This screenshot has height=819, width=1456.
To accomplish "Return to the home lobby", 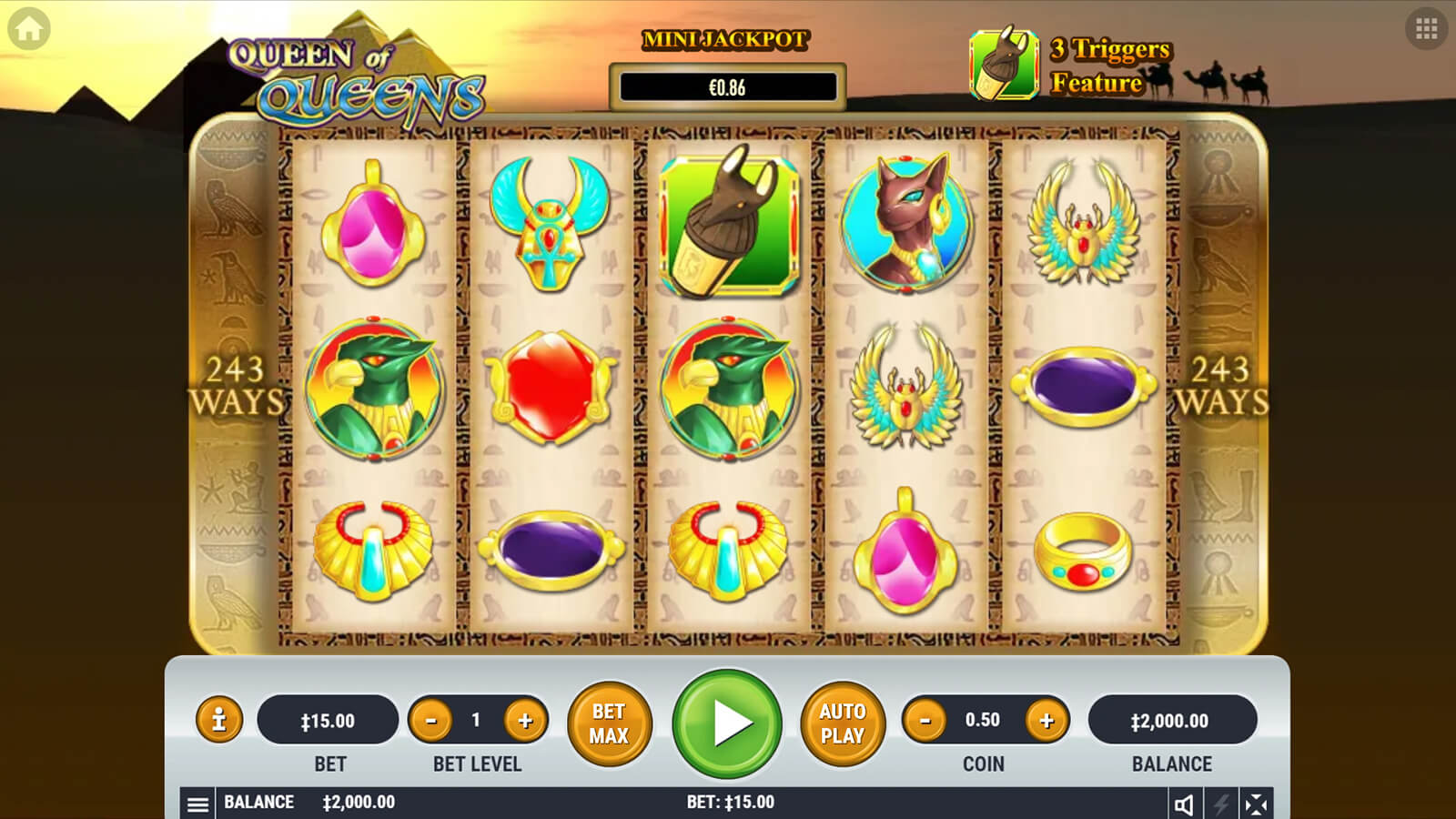I will point(29,29).
